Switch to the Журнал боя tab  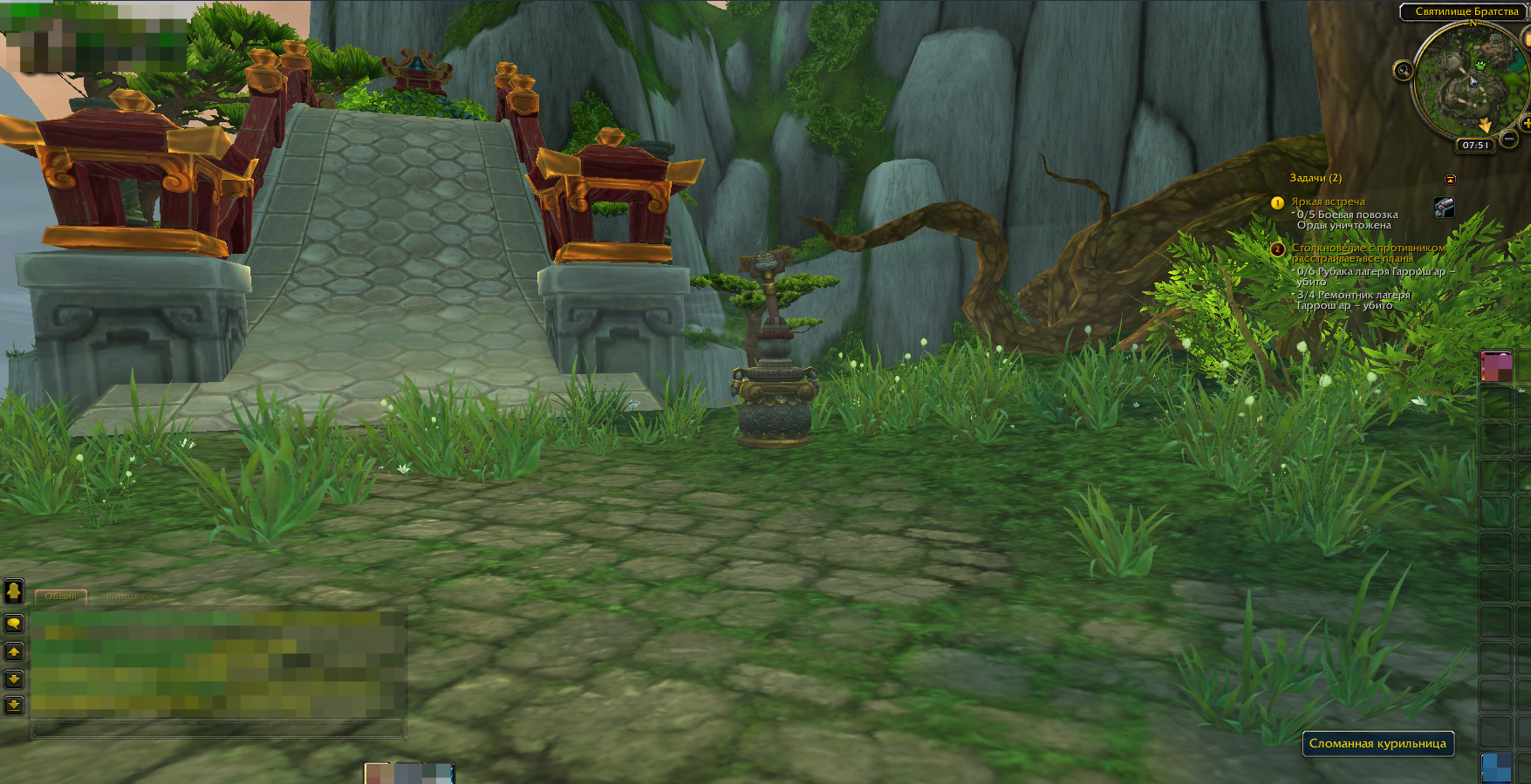(x=133, y=597)
